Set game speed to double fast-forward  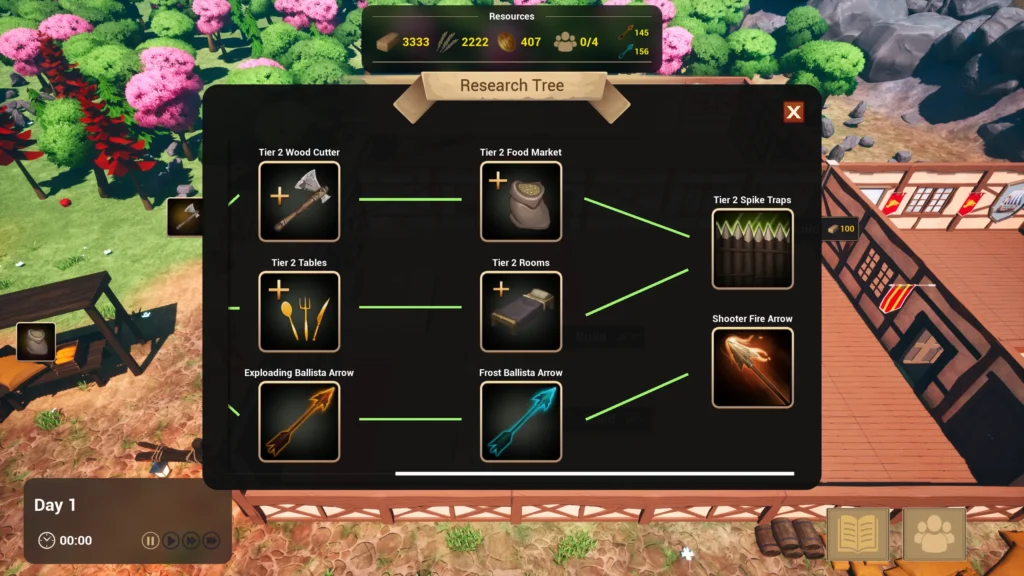coord(191,541)
